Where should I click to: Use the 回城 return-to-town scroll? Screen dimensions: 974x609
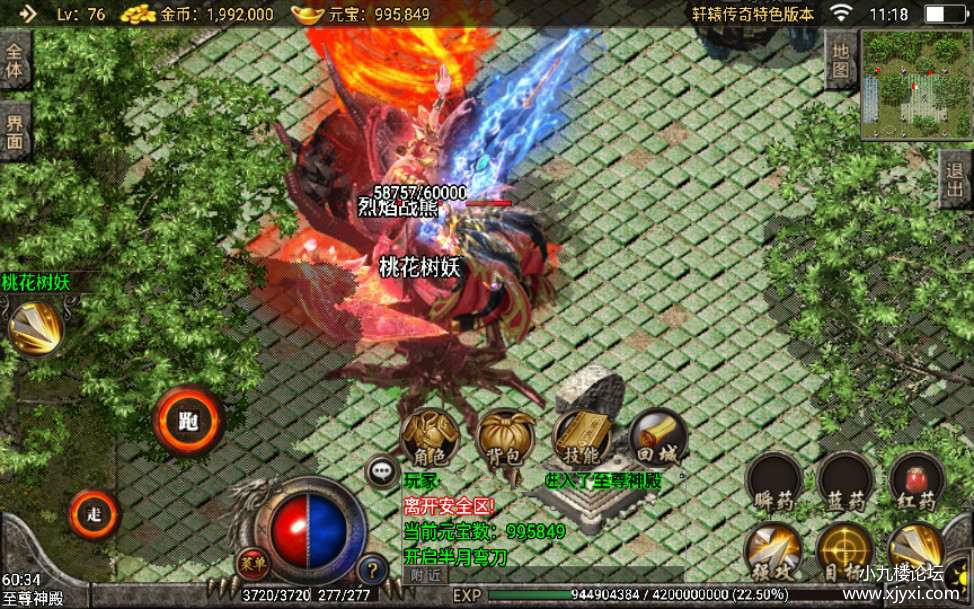tap(657, 437)
